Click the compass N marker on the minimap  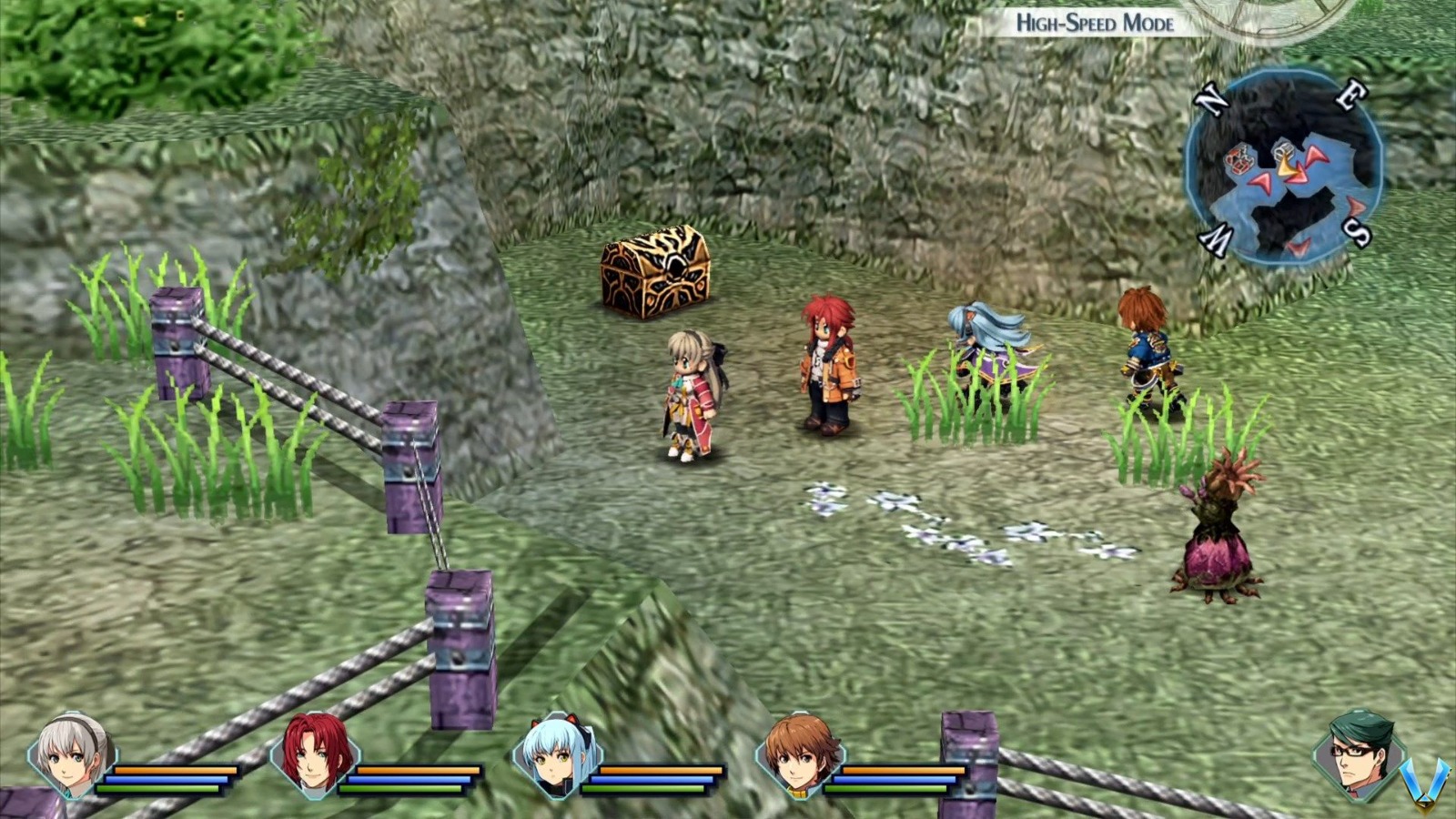[x=1211, y=98]
